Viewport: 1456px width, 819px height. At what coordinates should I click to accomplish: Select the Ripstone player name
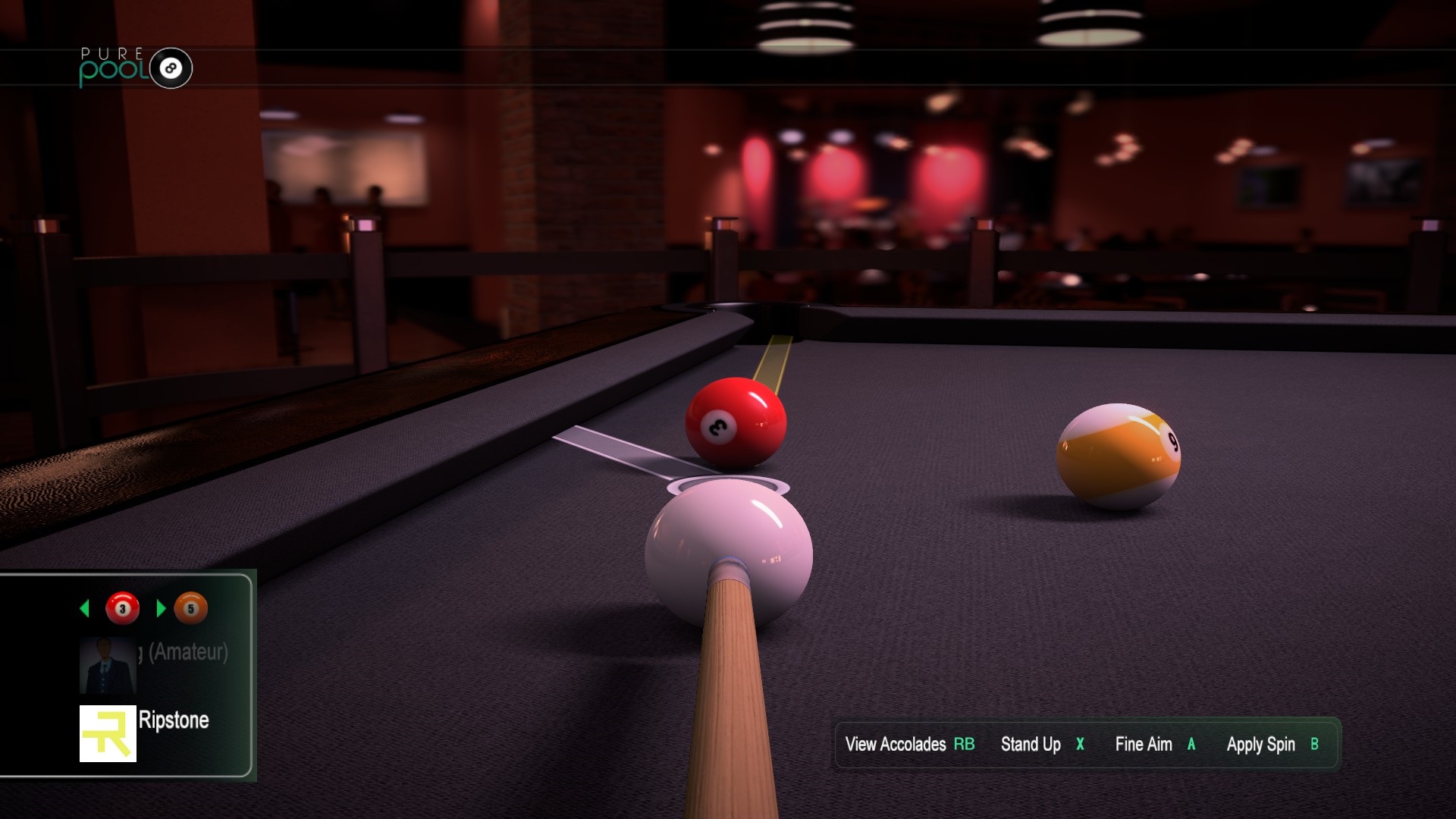(x=174, y=720)
